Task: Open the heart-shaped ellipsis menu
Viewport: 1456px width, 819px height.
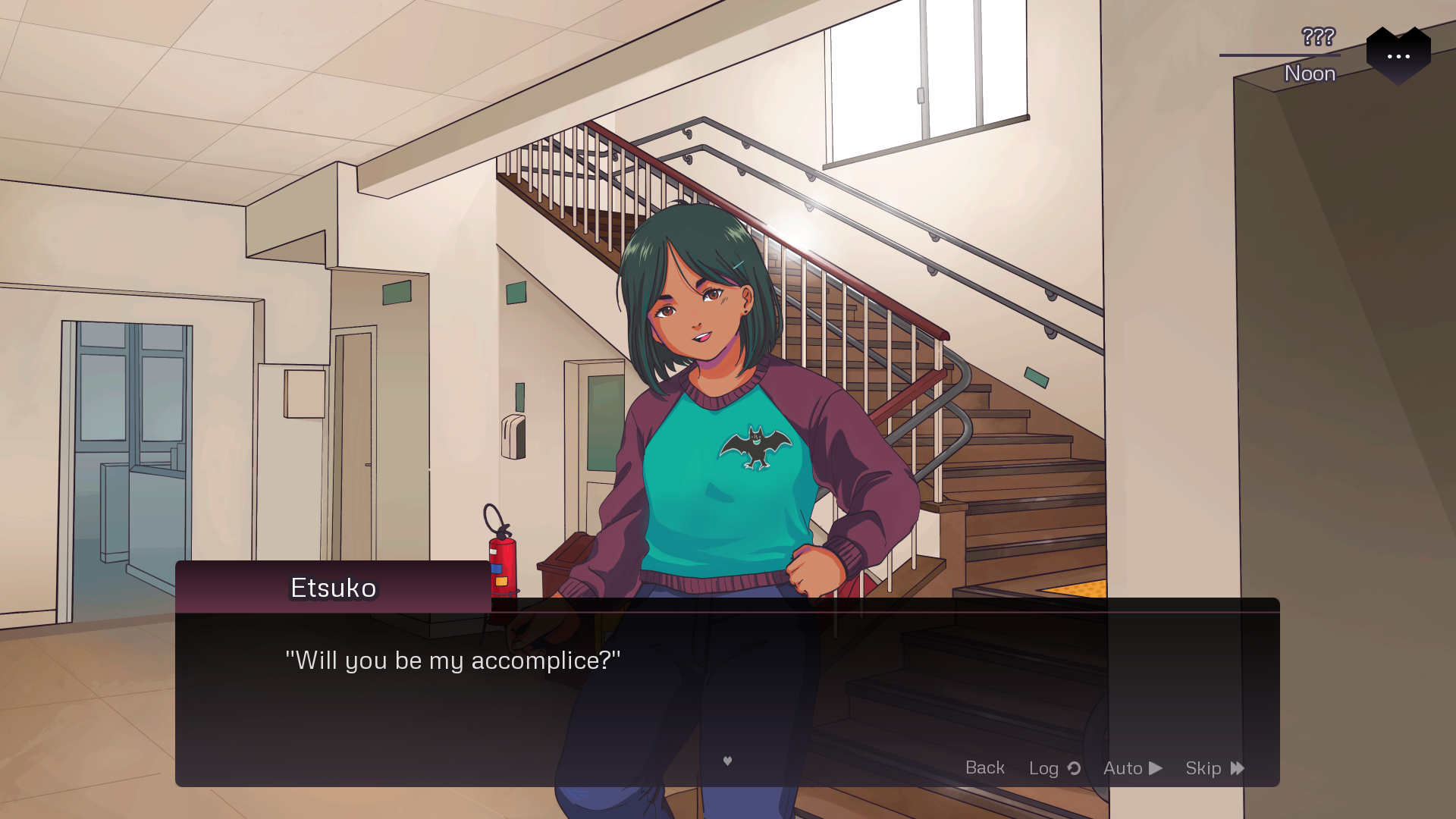Action: point(1398,55)
